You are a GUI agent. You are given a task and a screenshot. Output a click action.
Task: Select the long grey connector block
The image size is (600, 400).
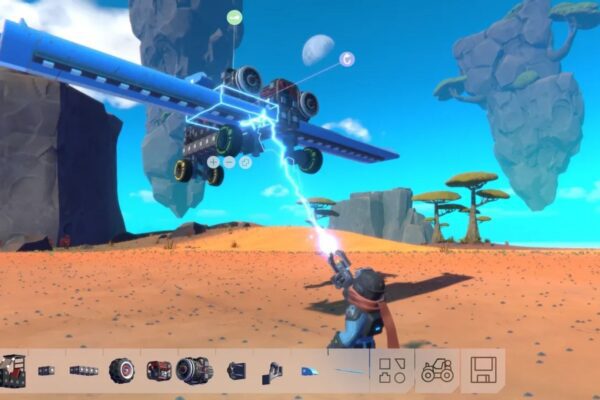pos(84,370)
